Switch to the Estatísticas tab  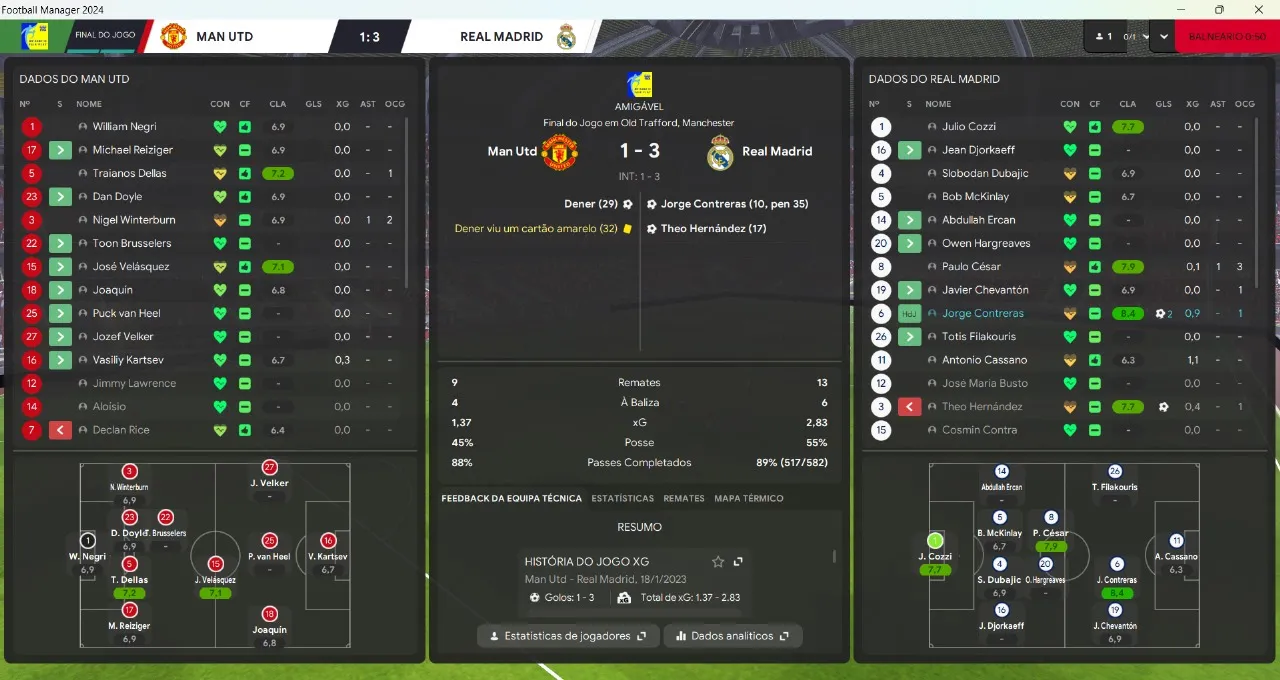pos(622,498)
